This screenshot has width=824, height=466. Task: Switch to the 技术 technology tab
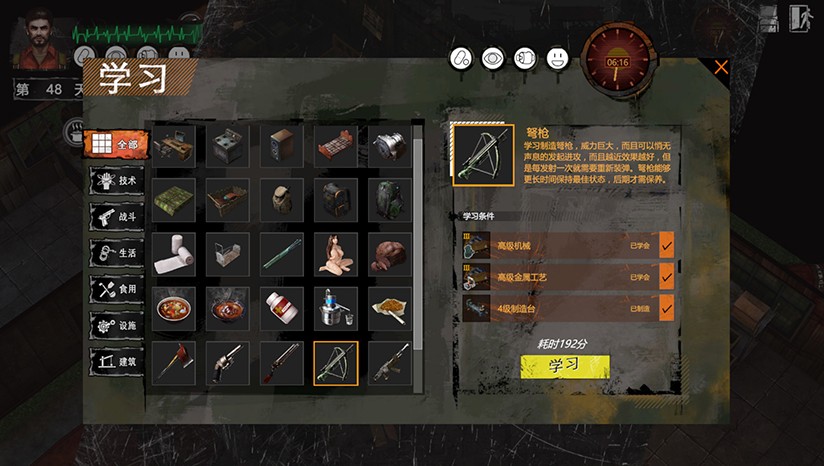116,180
